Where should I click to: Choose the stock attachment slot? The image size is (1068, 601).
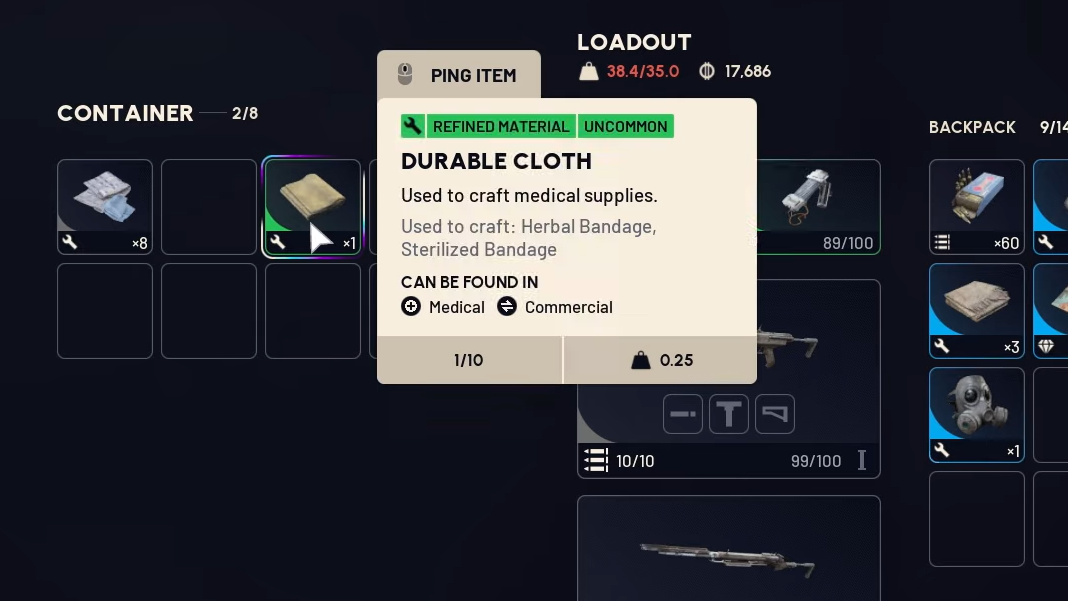click(775, 414)
